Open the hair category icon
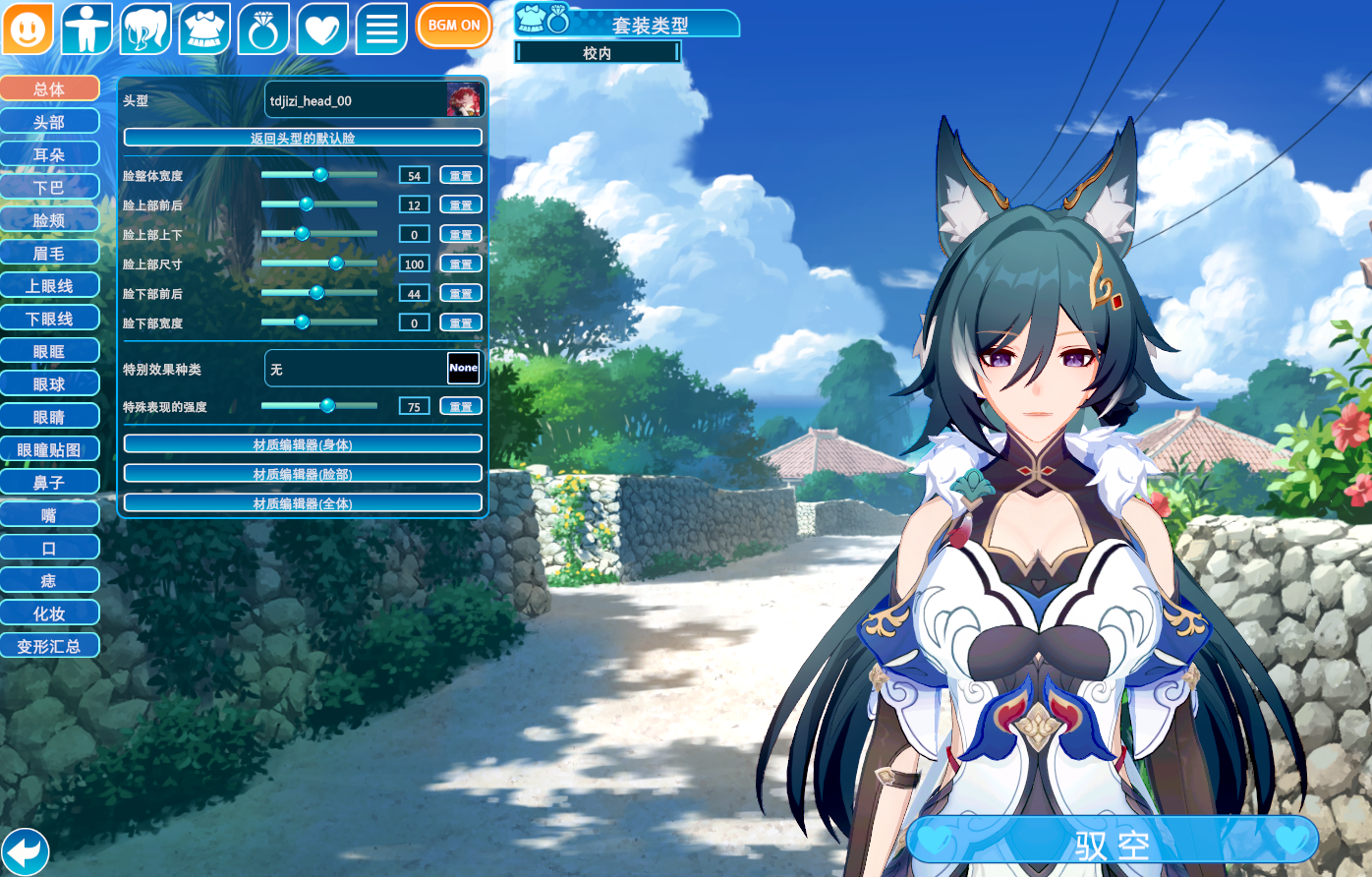1372x877 pixels. point(145,29)
